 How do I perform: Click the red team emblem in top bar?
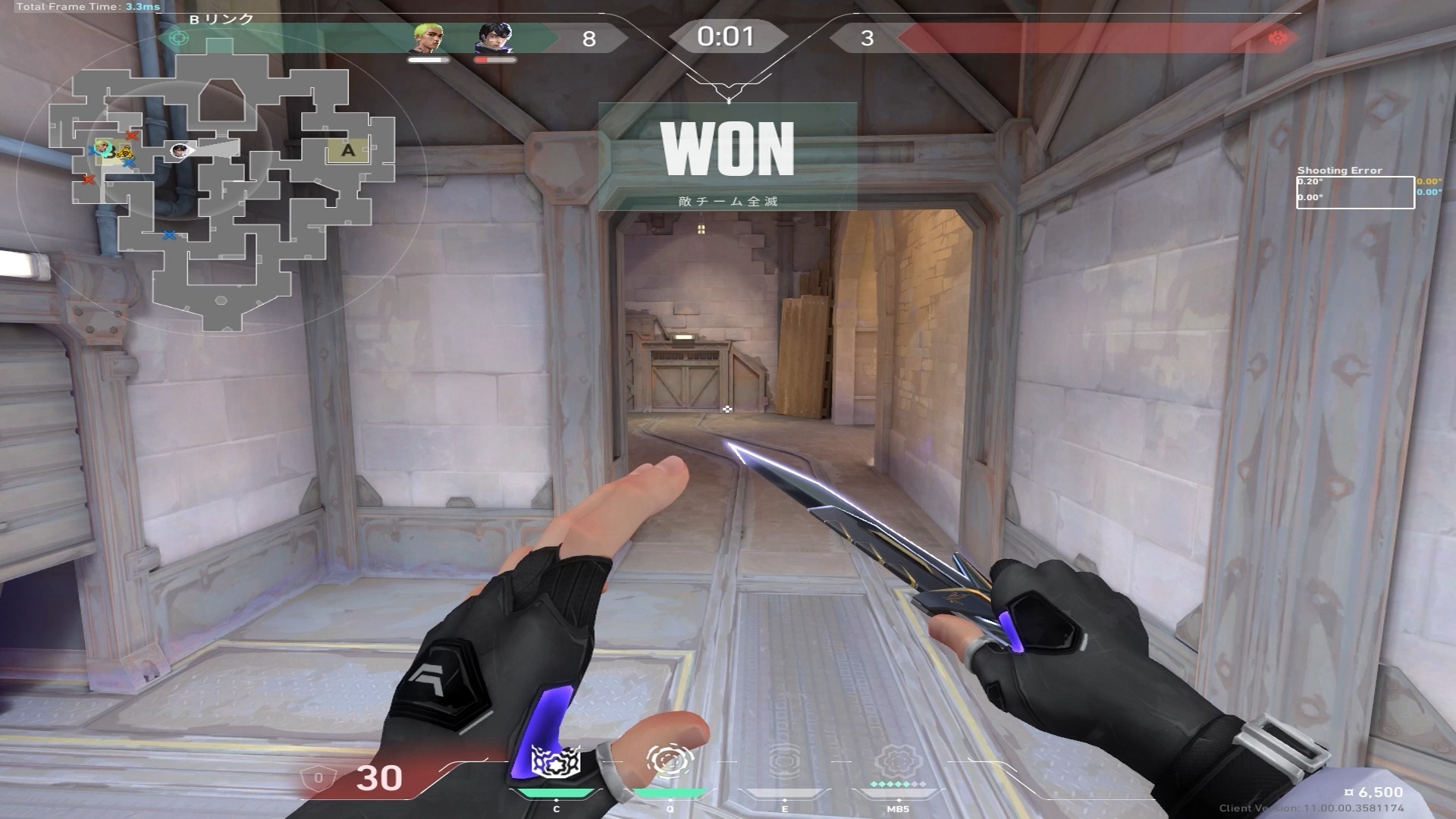[x=1278, y=37]
